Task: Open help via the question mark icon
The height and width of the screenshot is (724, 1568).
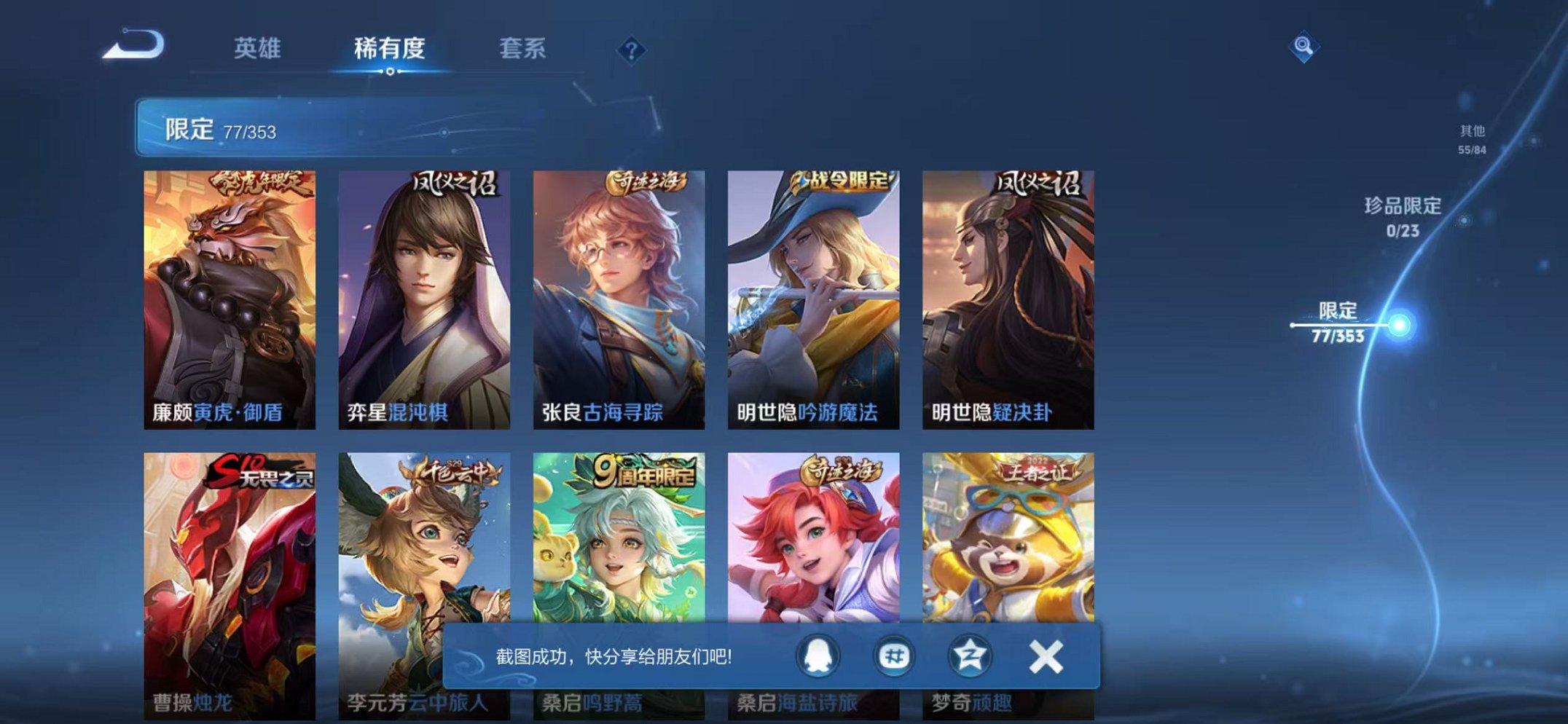Action: tap(631, 50)
